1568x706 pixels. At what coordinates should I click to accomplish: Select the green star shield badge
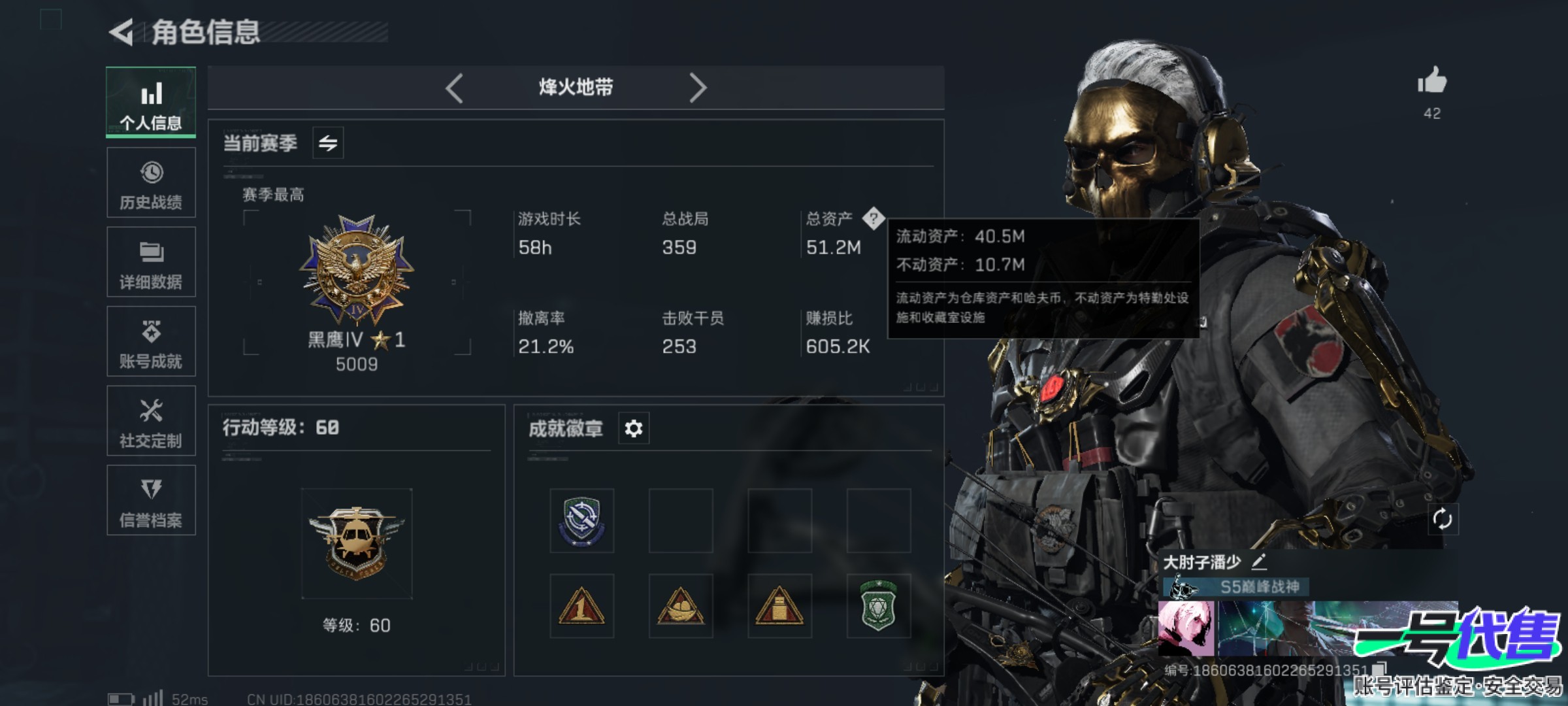coord(878,606)
